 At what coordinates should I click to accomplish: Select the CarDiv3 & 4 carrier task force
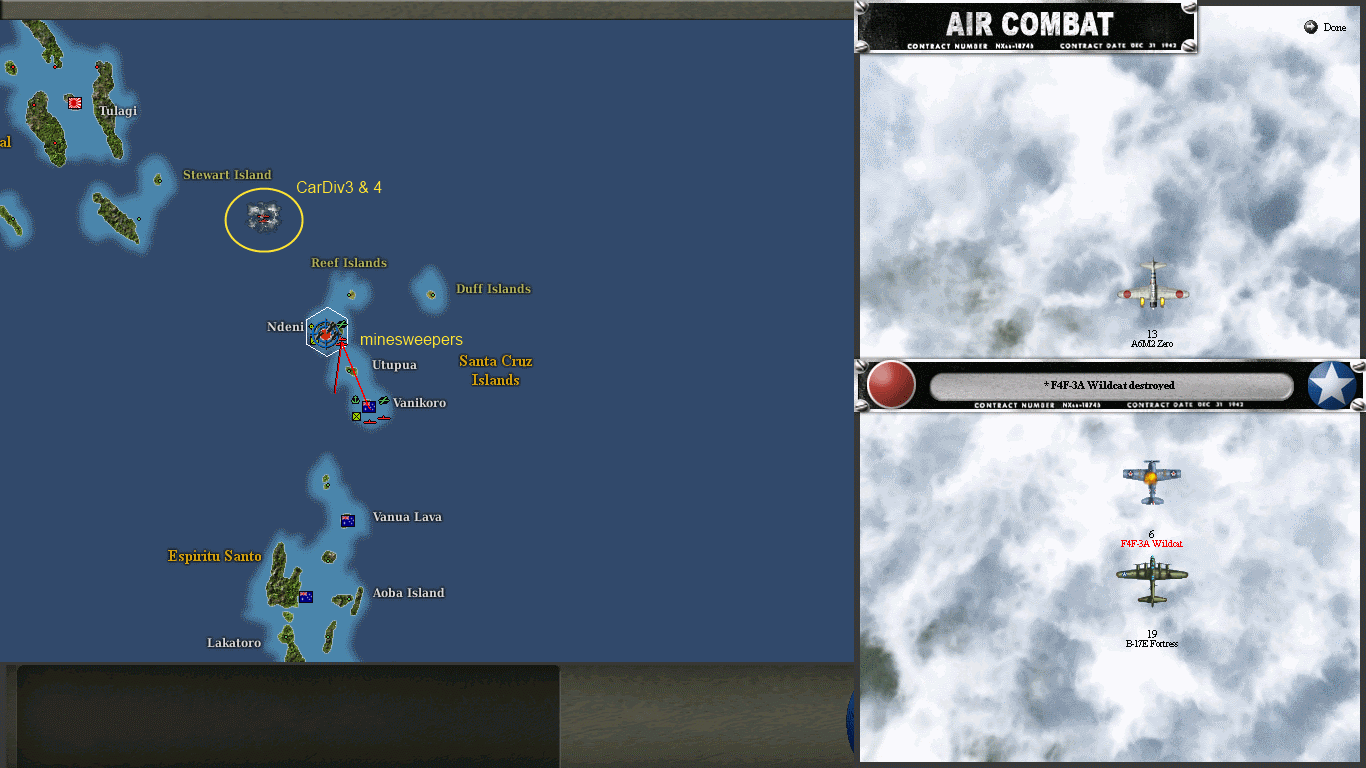[x=263, y=218]
